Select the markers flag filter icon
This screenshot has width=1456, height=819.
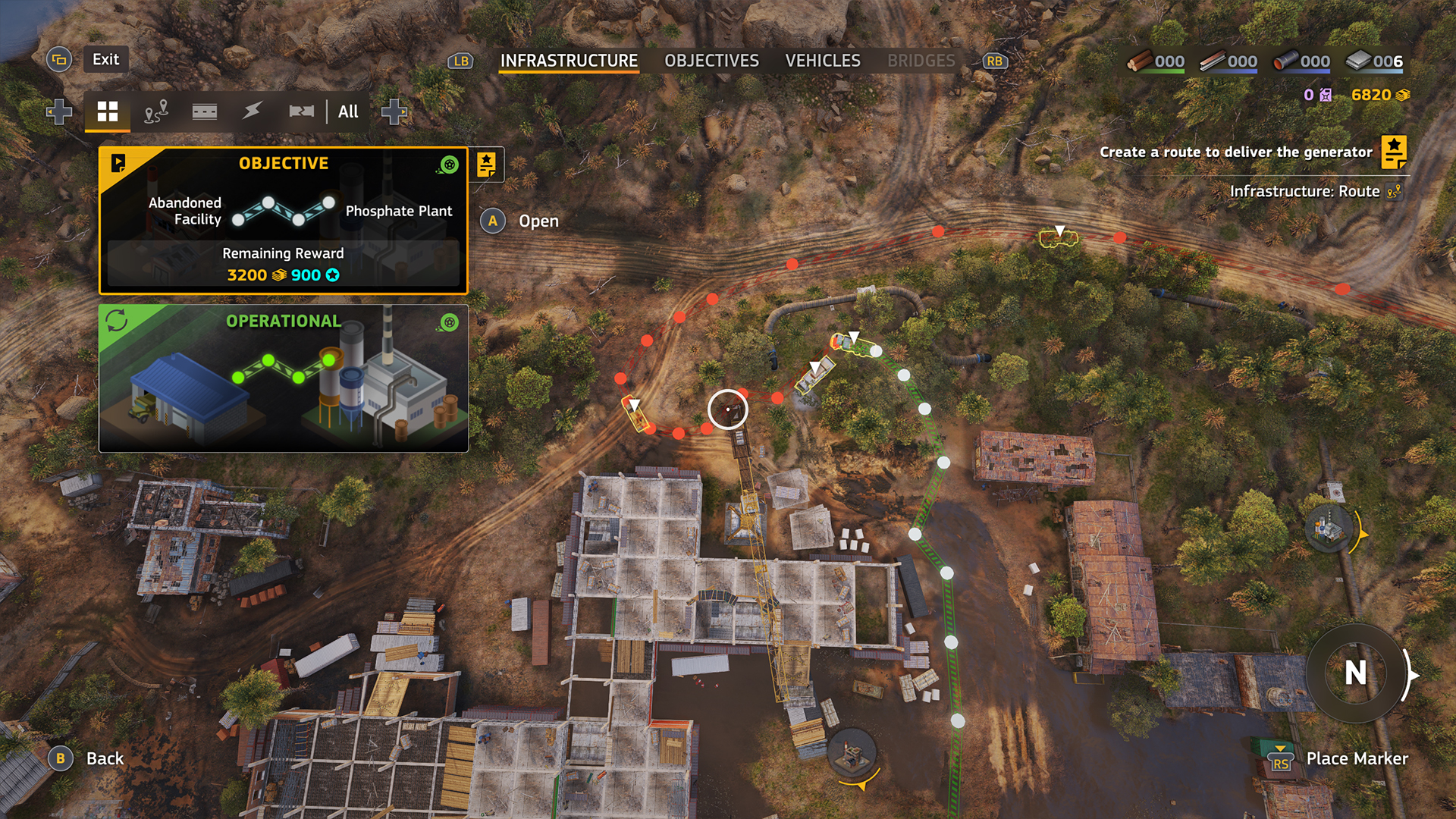303,111
